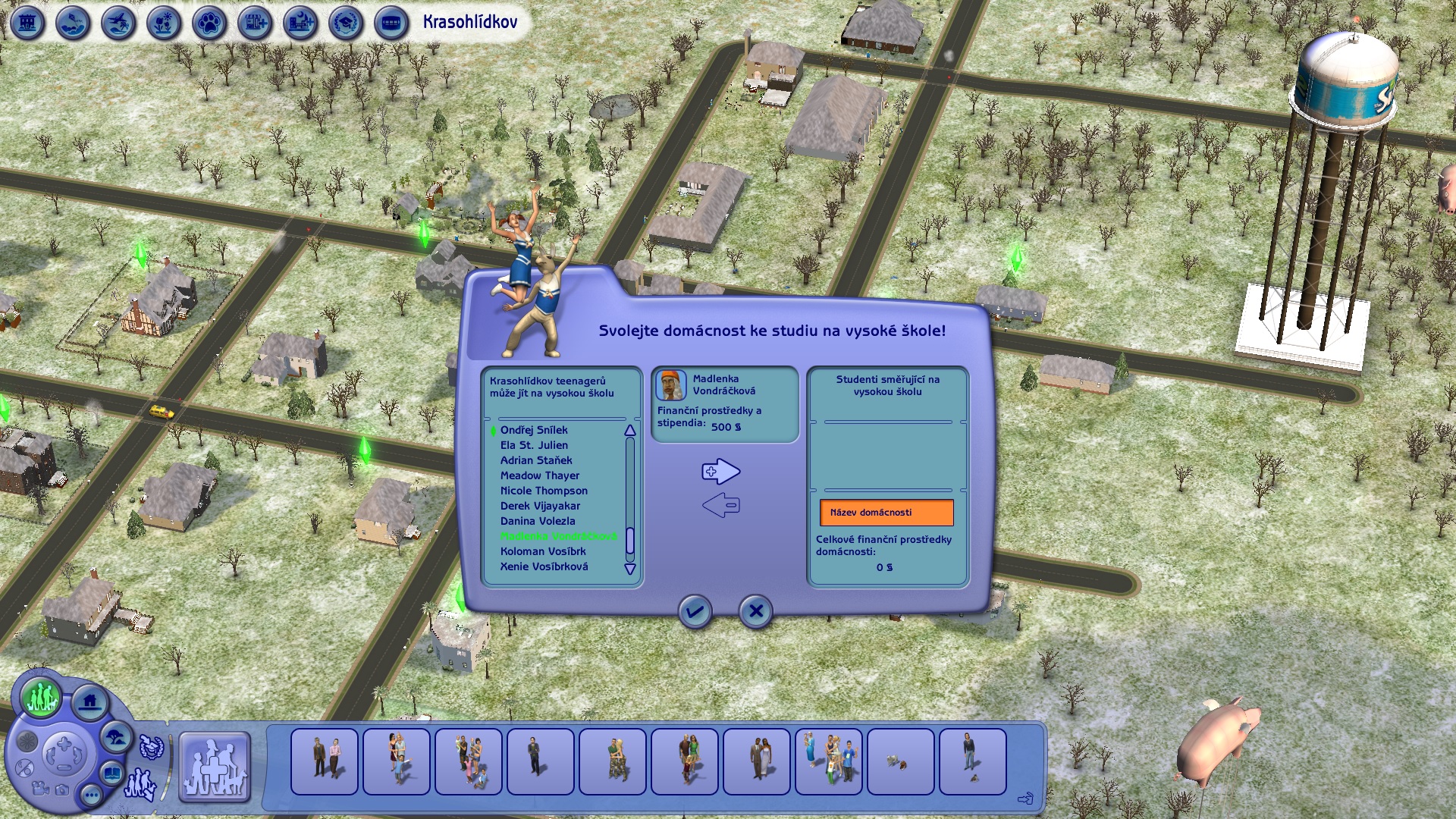The height and width of the screenshot is (819, 1456).
Task: Pick Danina Volezla from the list
Action: [538, 521]
